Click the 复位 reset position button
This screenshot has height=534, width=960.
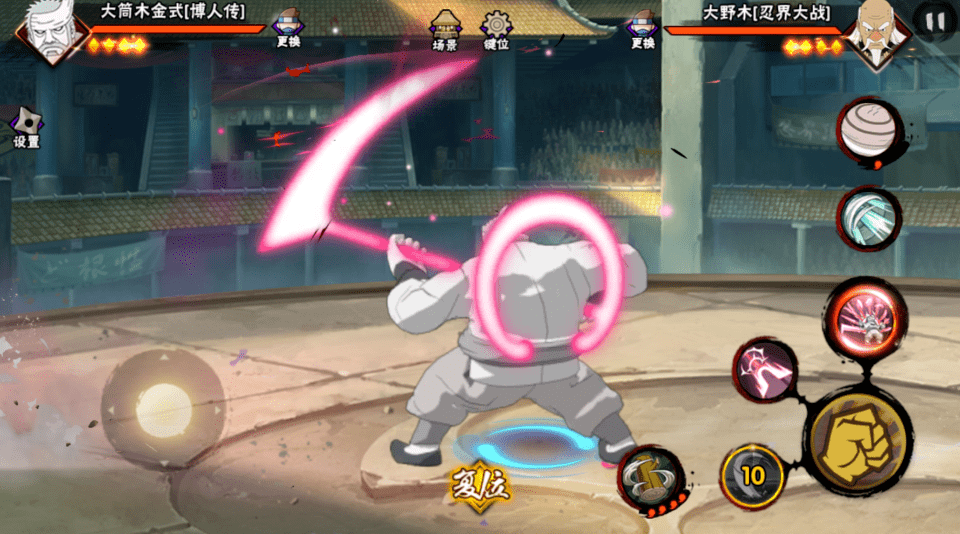[x=480, y=489]
